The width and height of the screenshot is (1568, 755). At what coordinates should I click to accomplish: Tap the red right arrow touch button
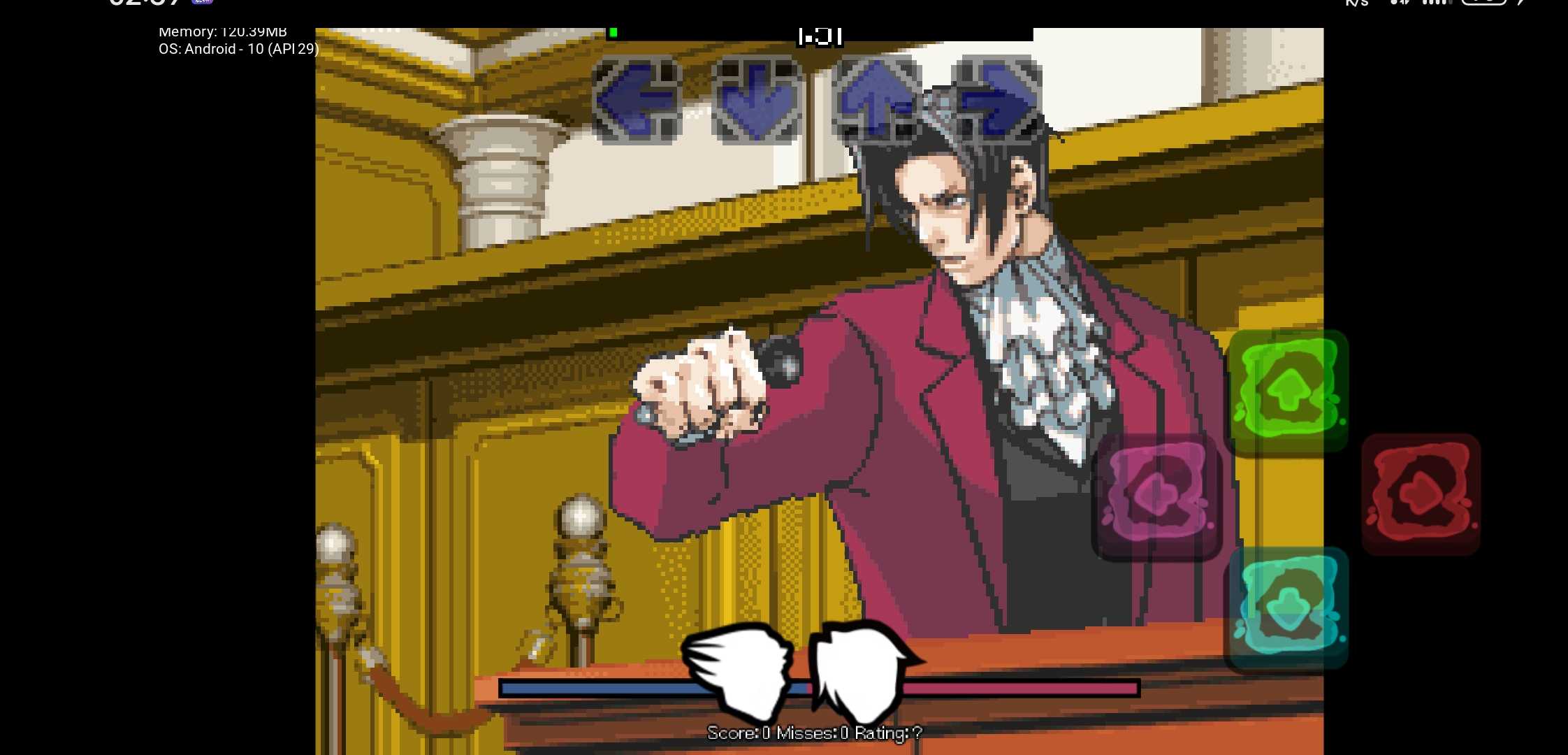point(1421,494)
